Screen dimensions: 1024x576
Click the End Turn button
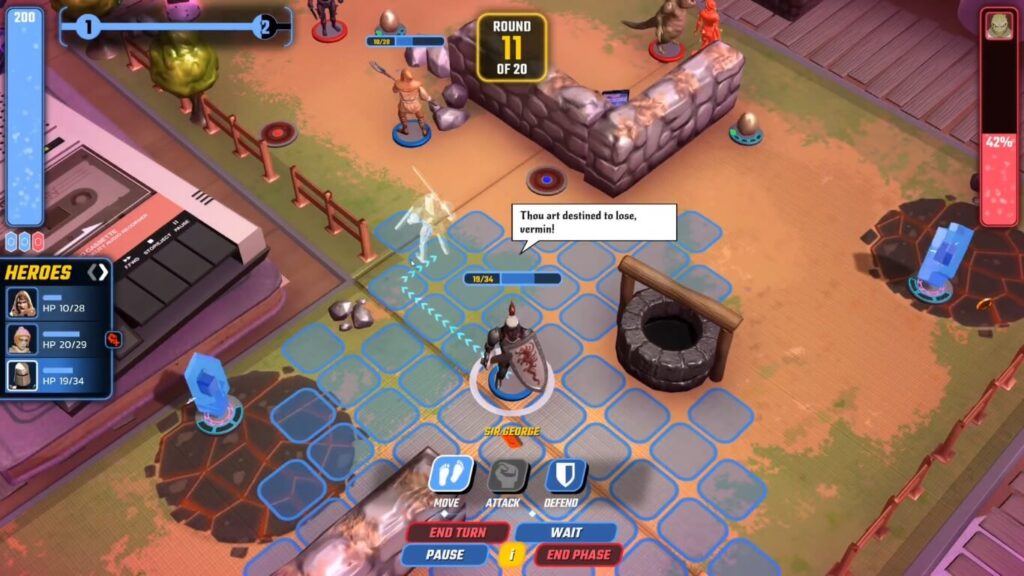tap(457, 533)
